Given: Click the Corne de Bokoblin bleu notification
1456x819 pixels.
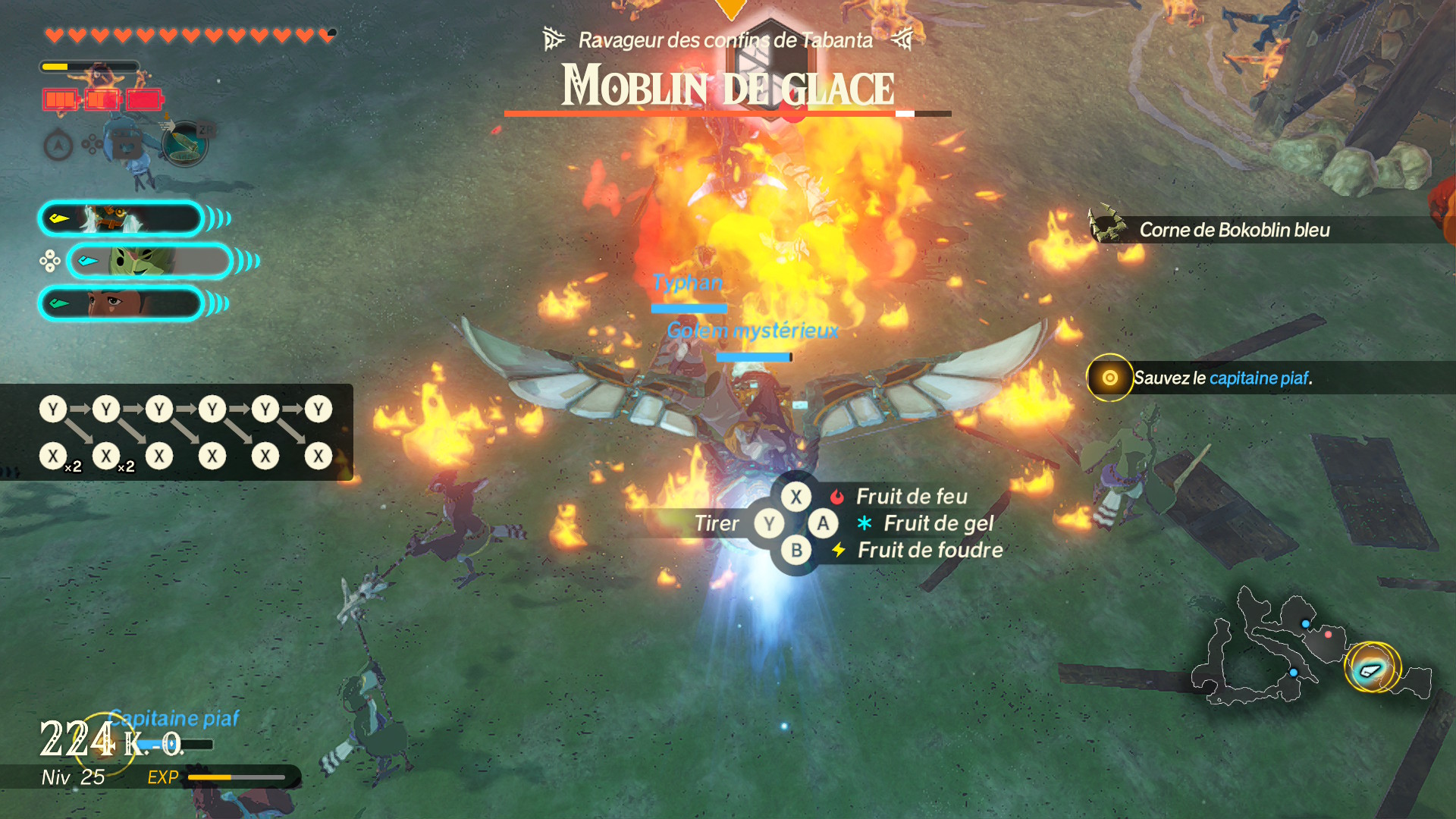Looking at the screenshot, I should [x=1234, y=230].
